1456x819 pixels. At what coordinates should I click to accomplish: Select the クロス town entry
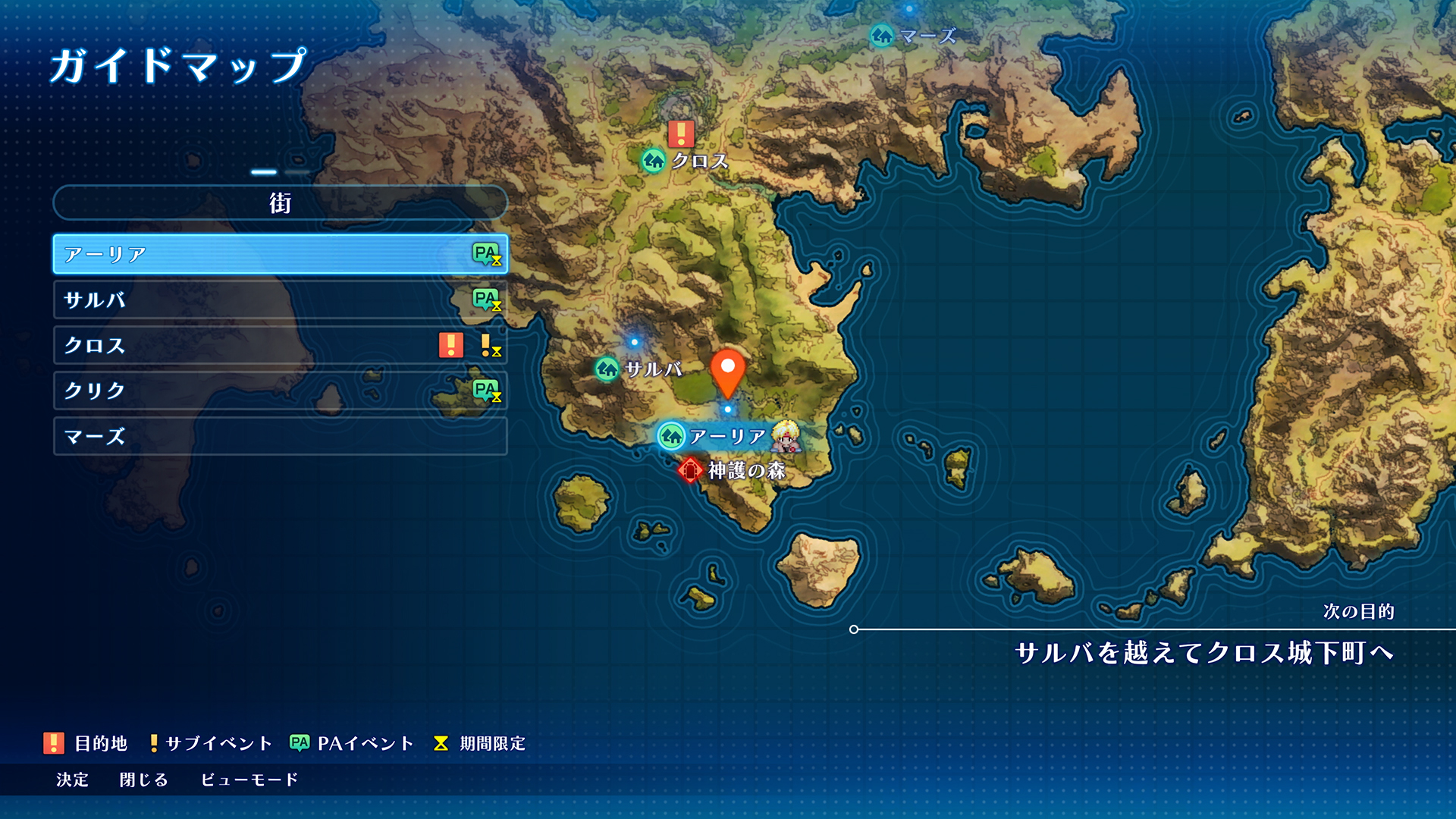pyautogui.click(x=280, y=345)
